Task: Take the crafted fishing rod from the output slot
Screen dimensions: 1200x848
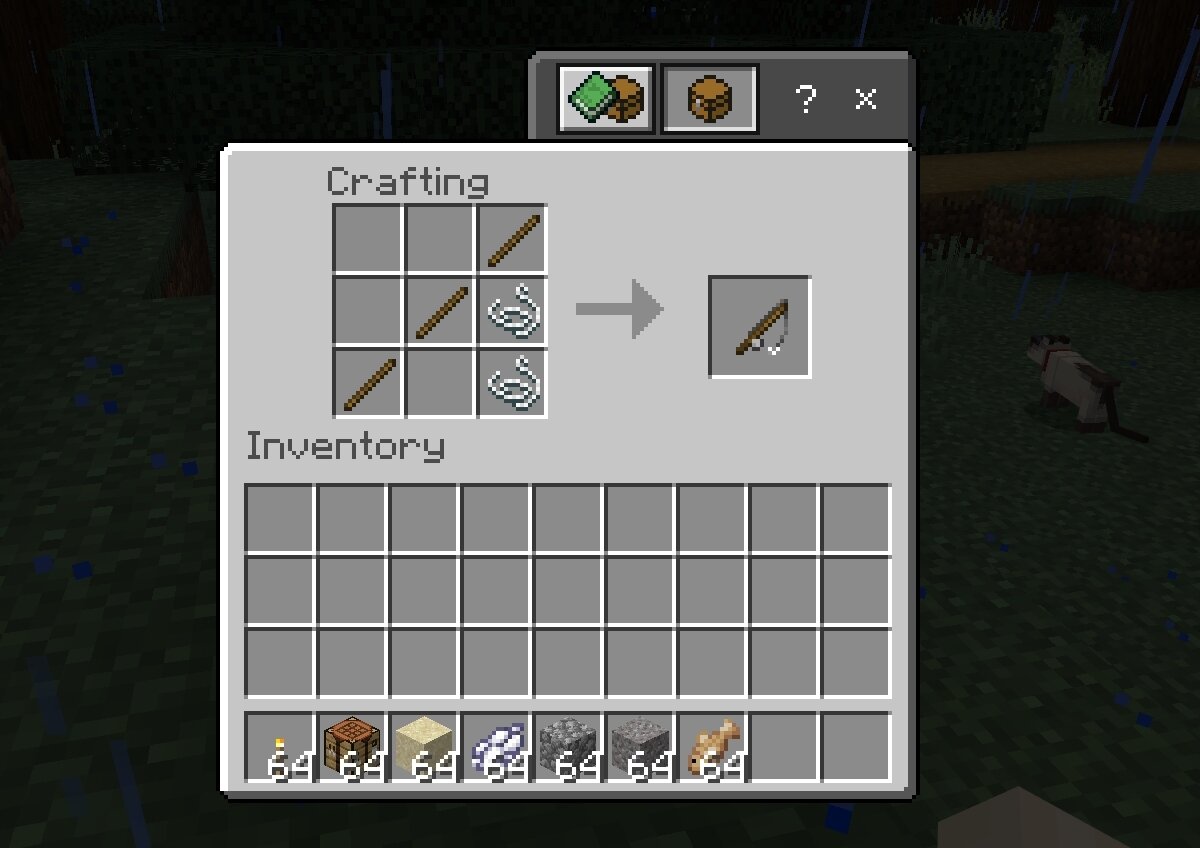Action: coord(760,327)
